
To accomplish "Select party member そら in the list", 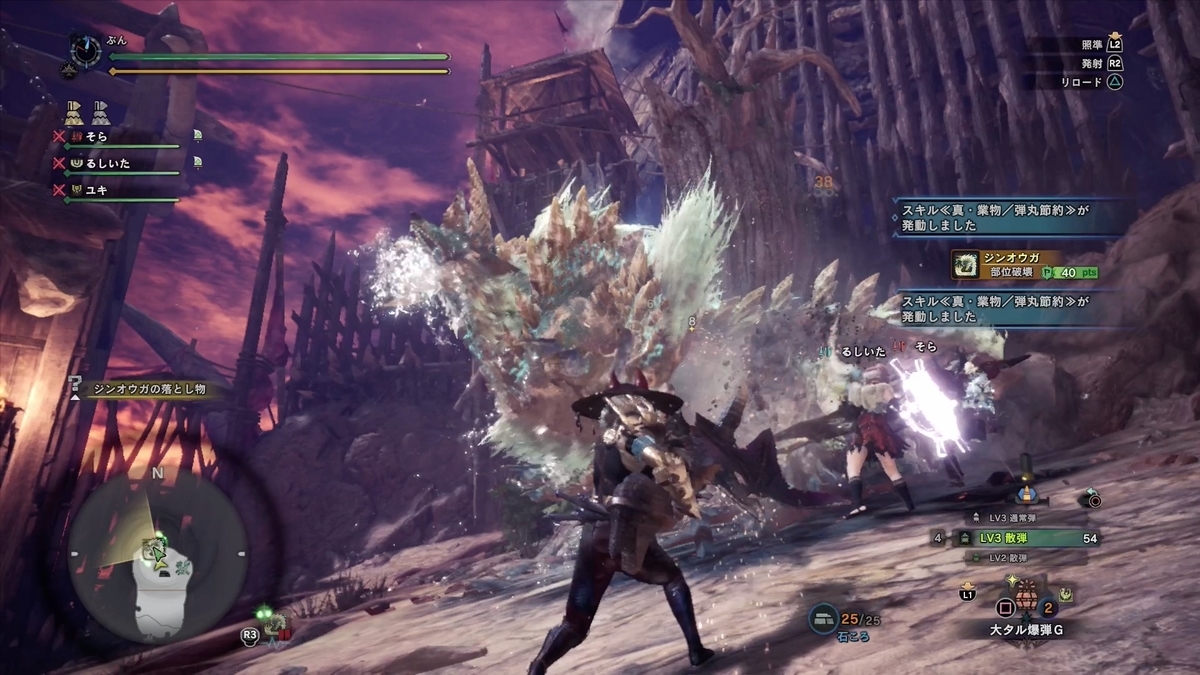I will coord(96,136).
